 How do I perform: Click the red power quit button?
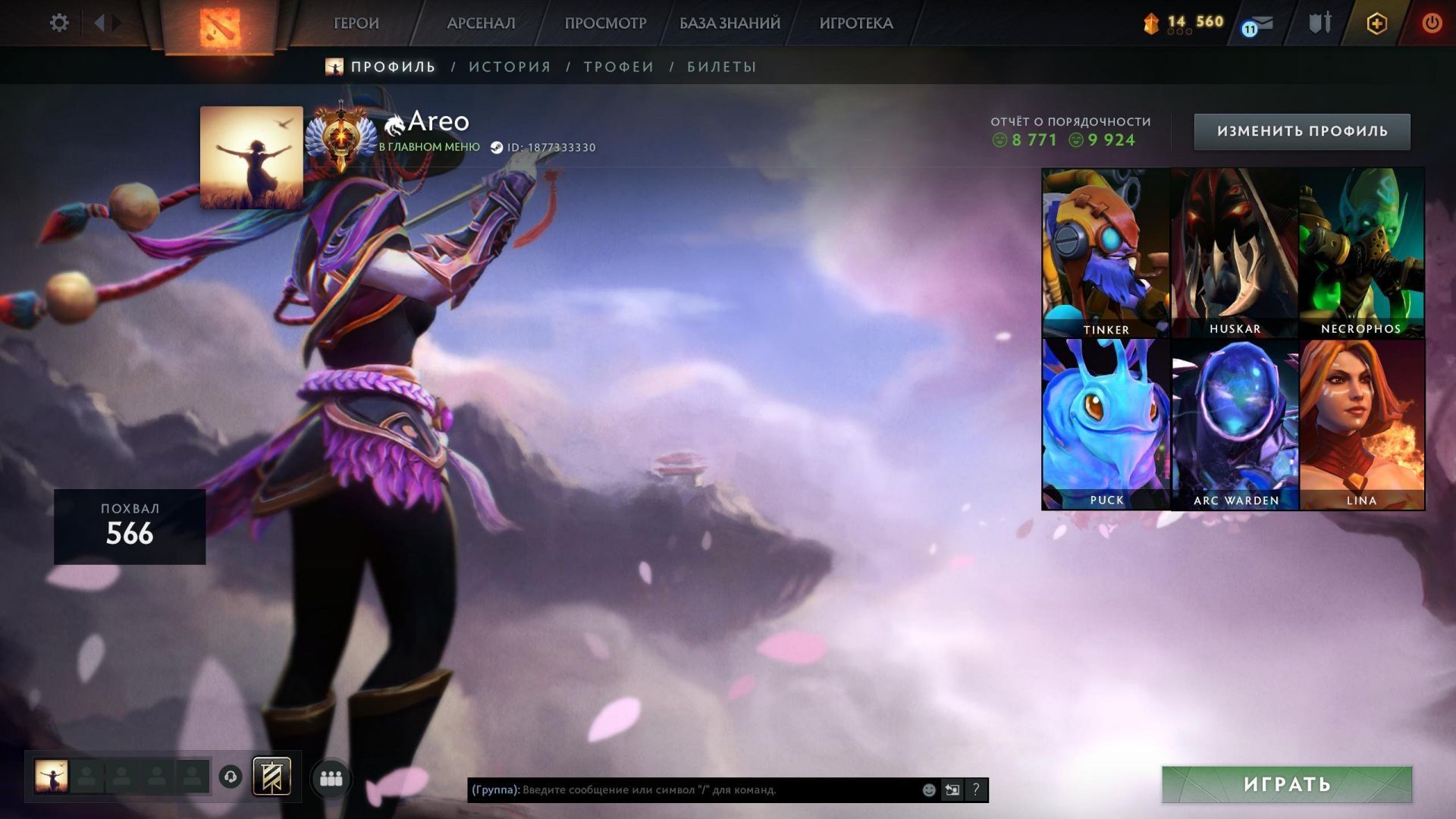click(x=1431, y=24)
